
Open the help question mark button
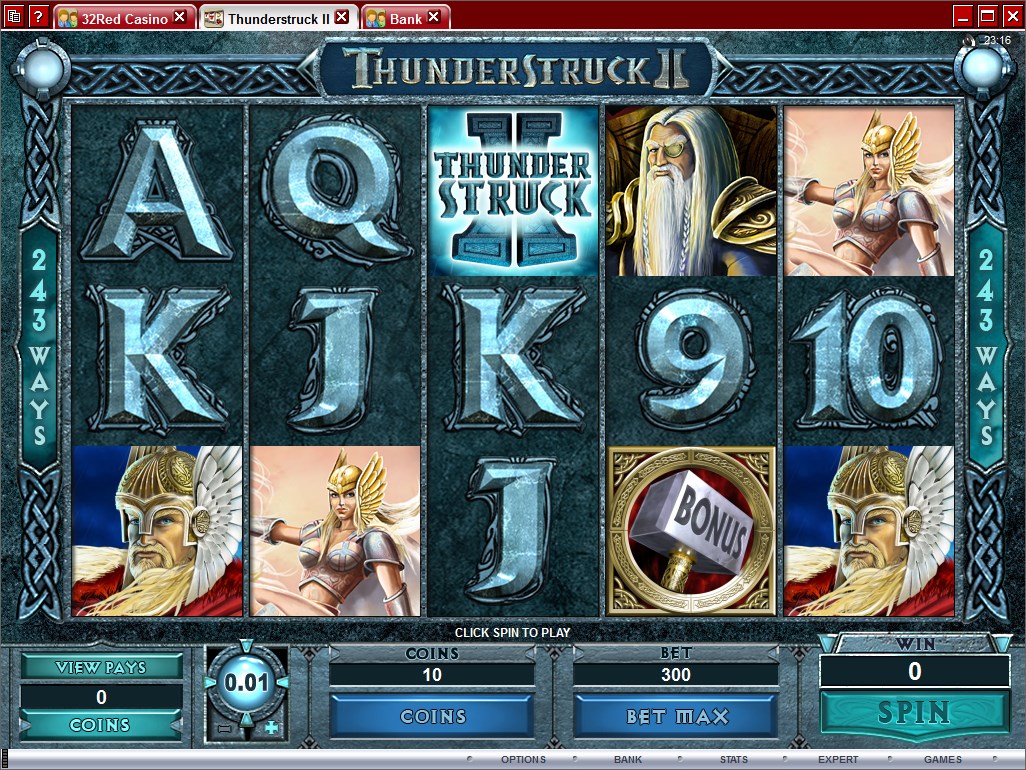coord(38,16)
